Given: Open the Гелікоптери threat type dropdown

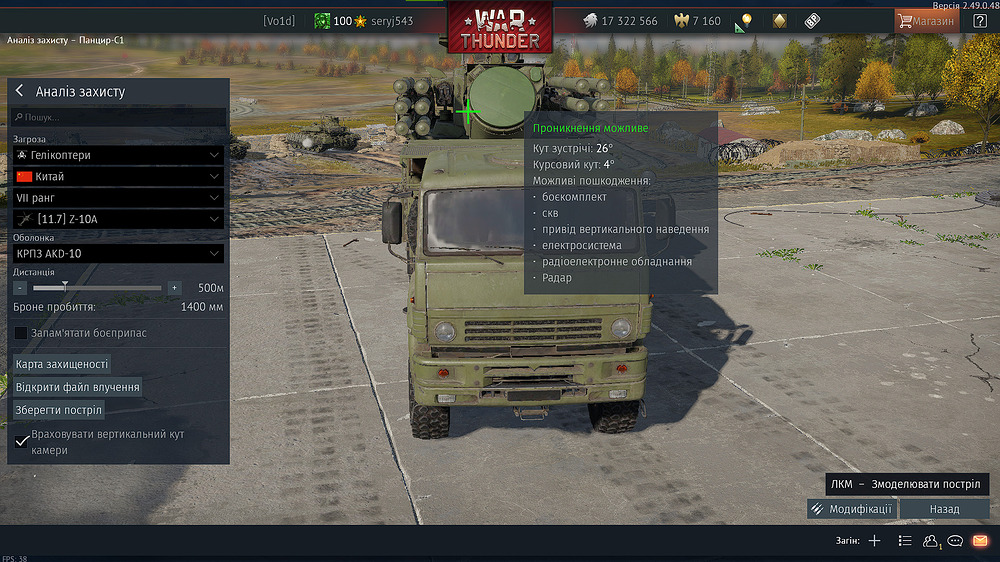Looking at the screenshot, I should point(118,155).
